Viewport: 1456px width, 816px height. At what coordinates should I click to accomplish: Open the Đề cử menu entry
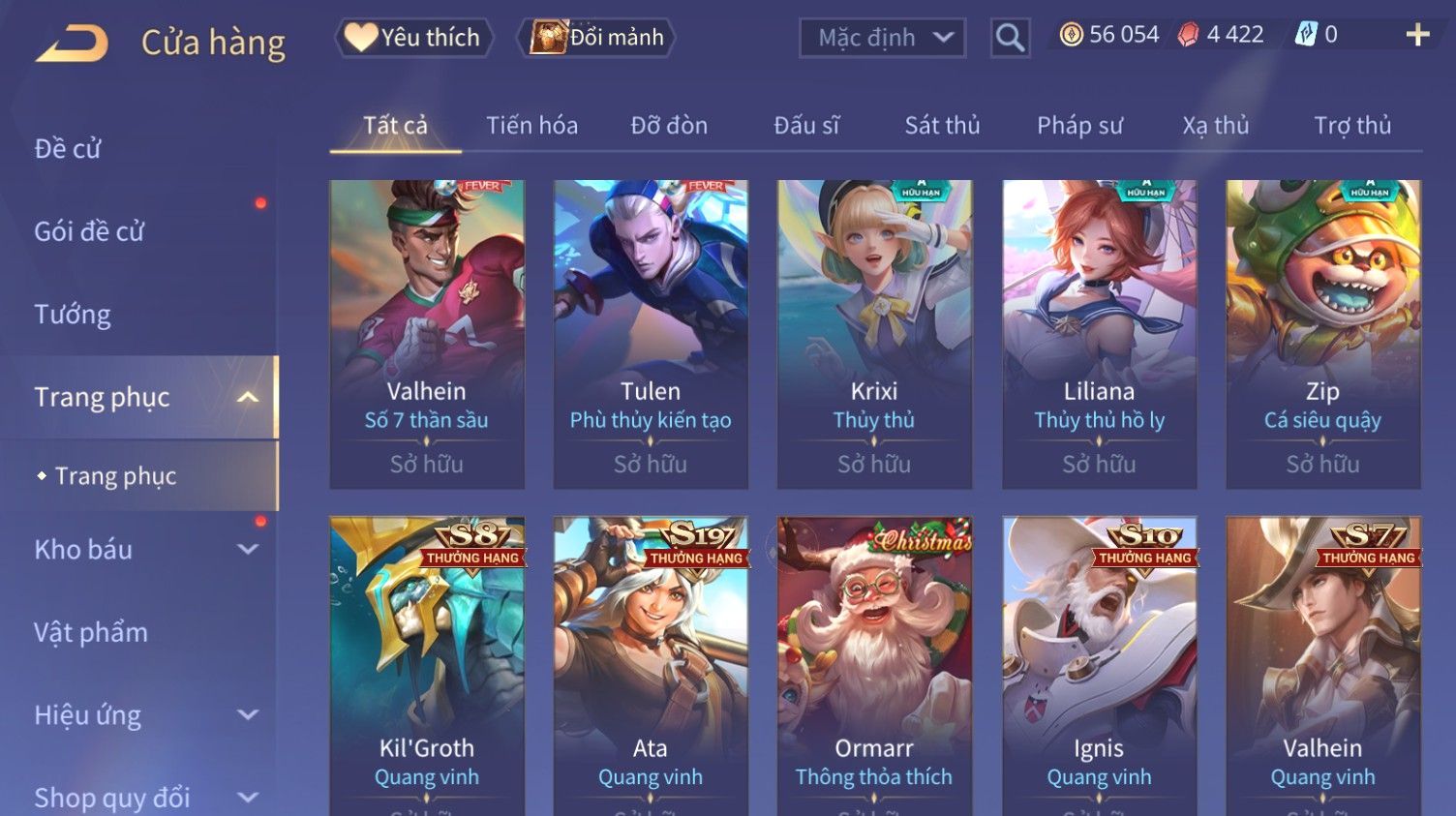point(68,148)
